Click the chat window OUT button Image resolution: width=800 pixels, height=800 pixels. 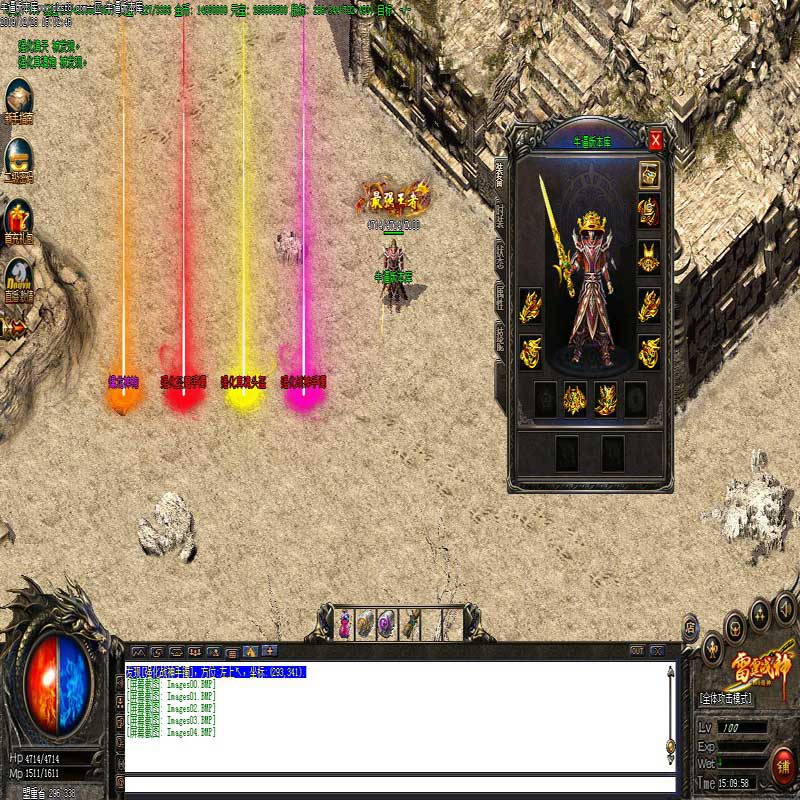pyautogui.click(x=637, y=651)
